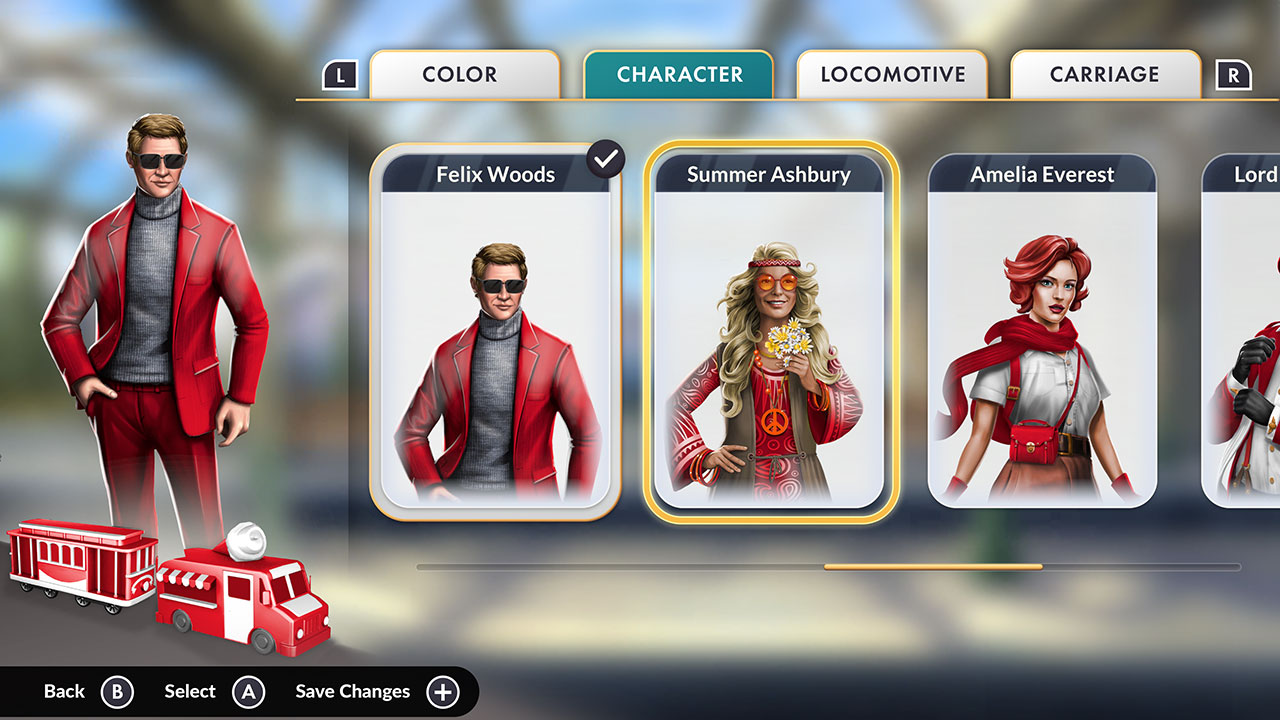1280x720 pixels.
Task: Click Select to confirm choice
Action: (x=190, y=691)
